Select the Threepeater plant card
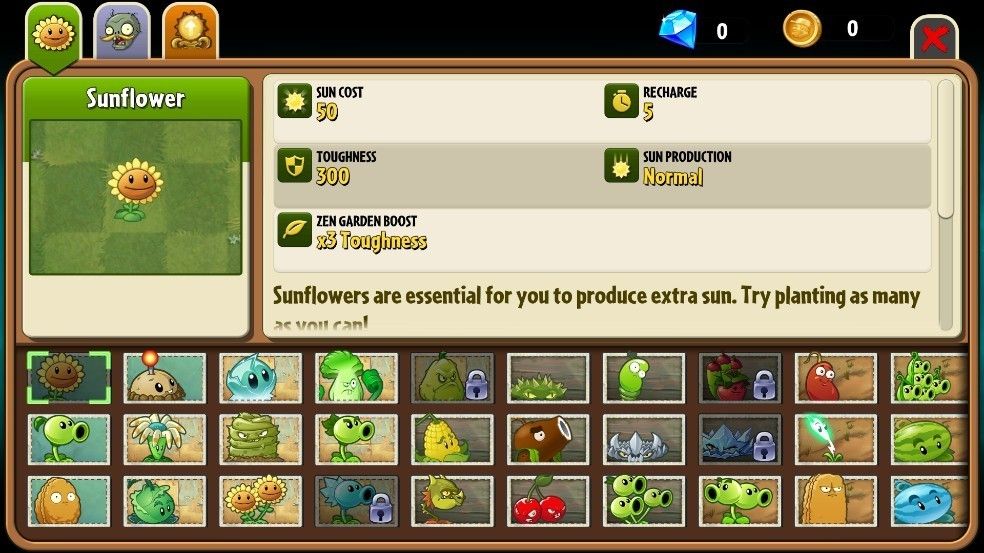The height and width of the screenshot is (553, 984). [x=644, y=501]
